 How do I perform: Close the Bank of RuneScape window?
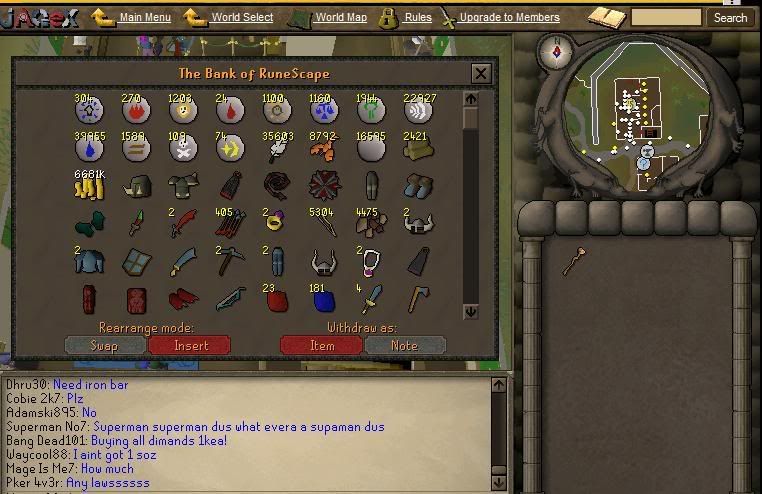click(480, 73)
